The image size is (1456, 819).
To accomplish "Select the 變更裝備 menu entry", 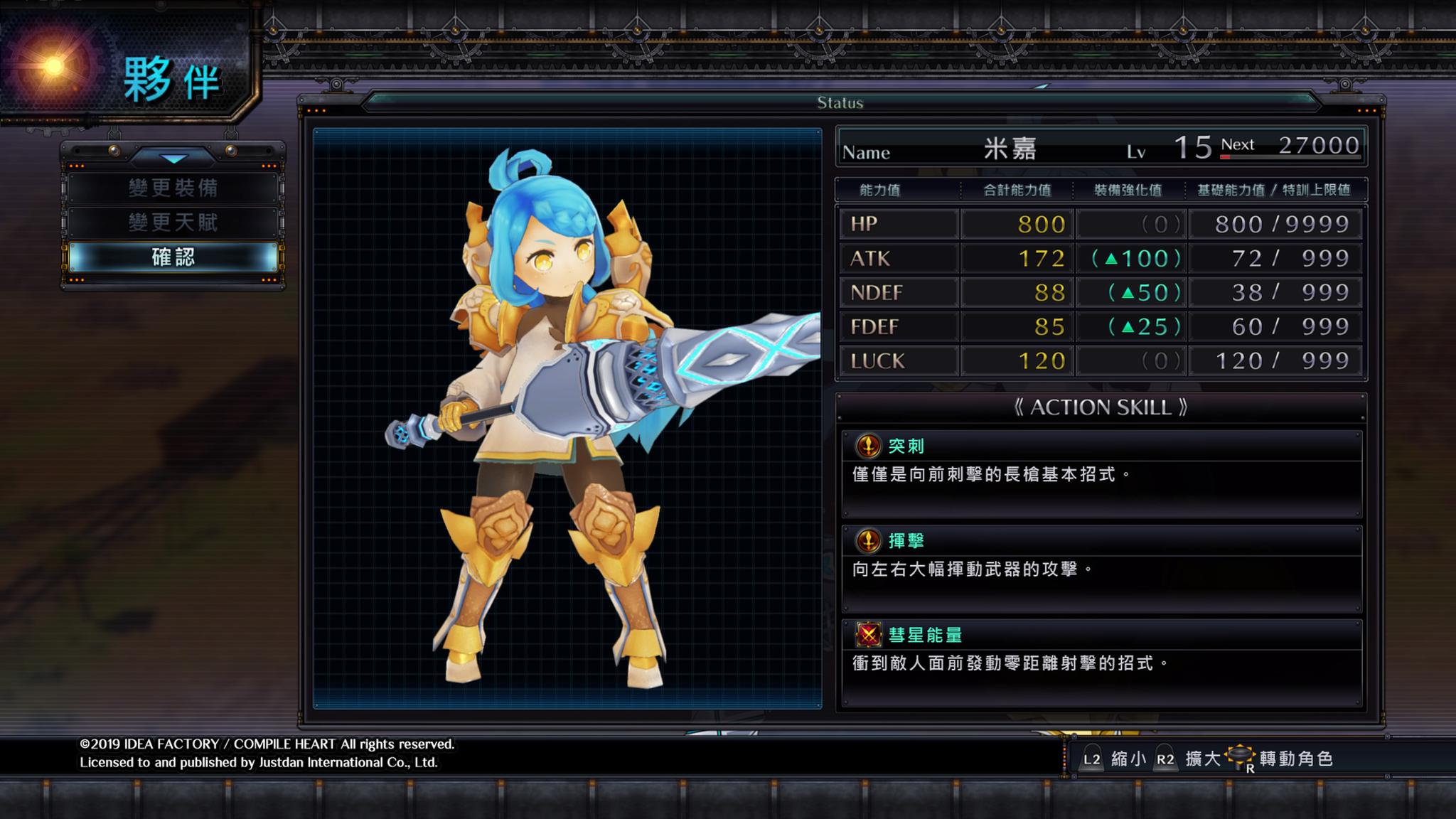I will [x=173, y=188].
